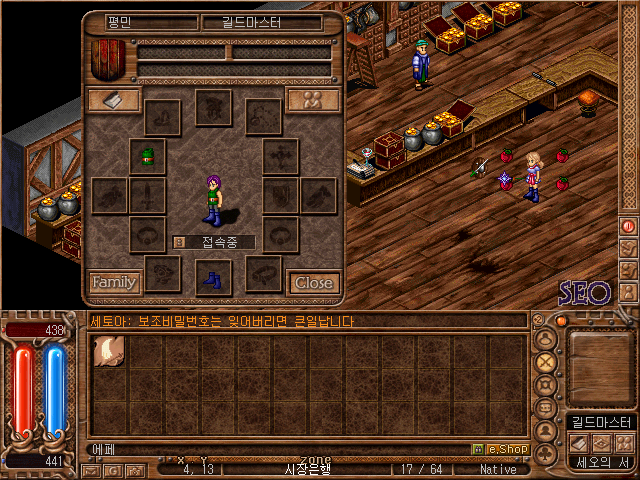Open the mail envelope button
The image size is (640, 480).
90,470
